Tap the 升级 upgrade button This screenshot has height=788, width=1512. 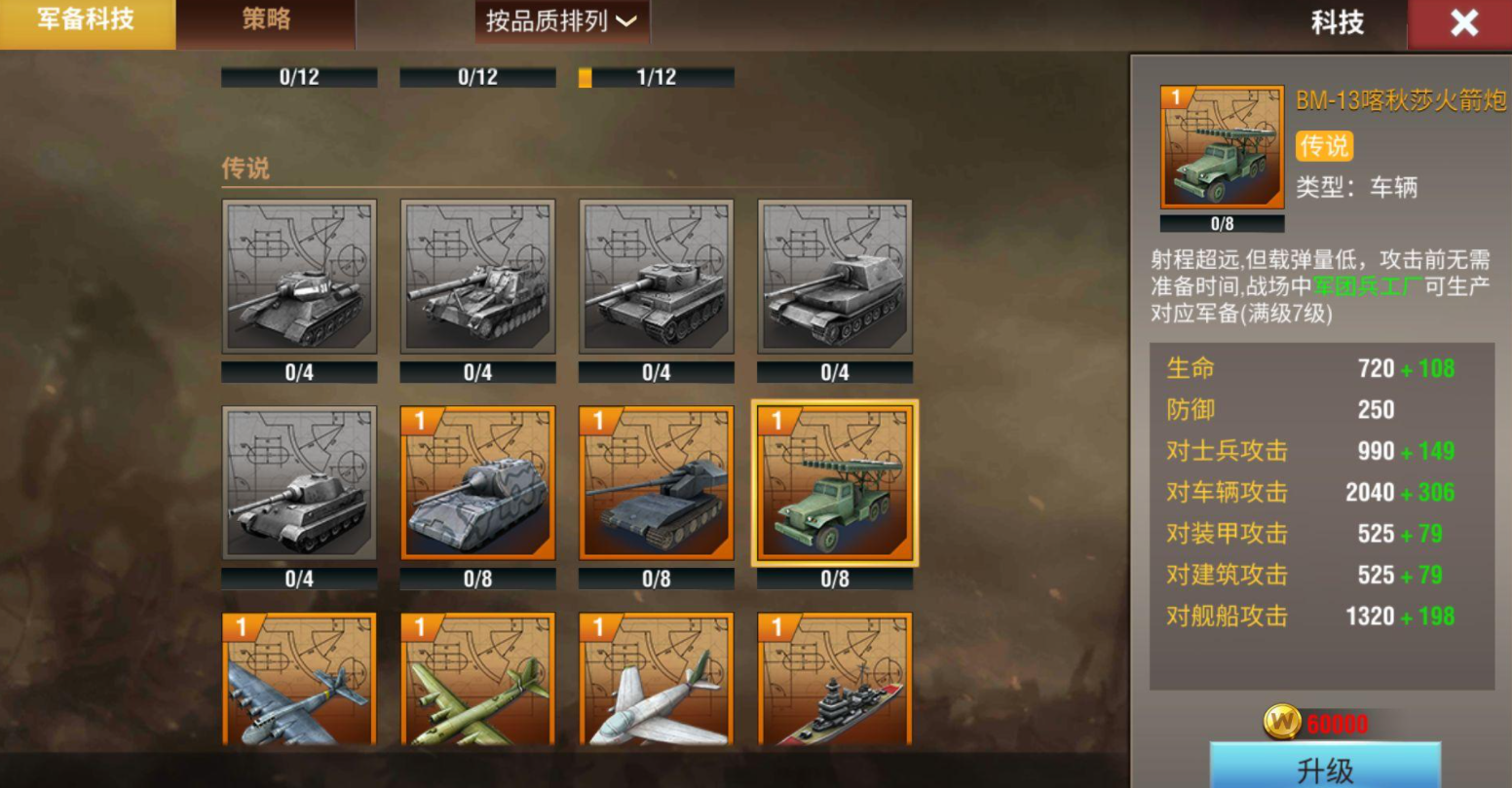(x=1325, y=768)
